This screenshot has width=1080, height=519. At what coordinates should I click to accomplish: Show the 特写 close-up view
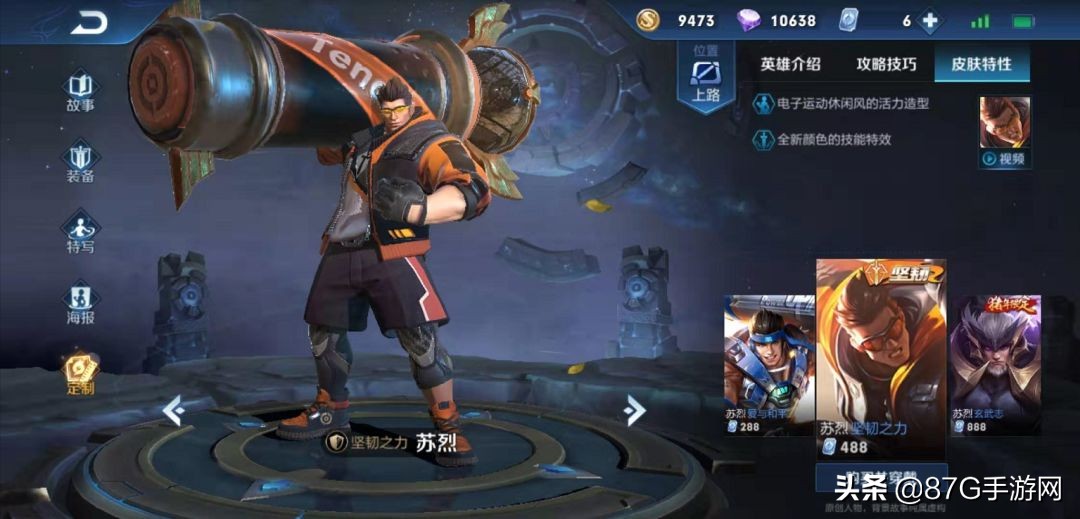[x=81, y=232]
